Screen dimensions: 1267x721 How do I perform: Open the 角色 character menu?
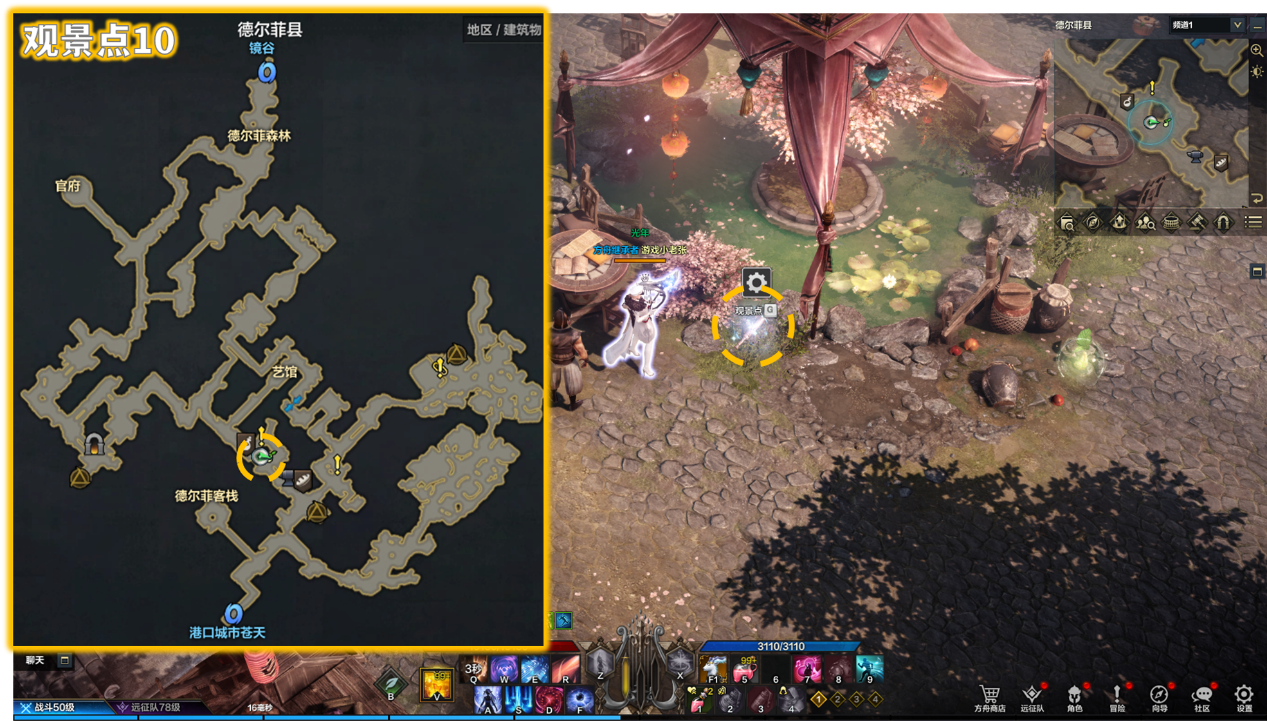tap(1074, 696)
